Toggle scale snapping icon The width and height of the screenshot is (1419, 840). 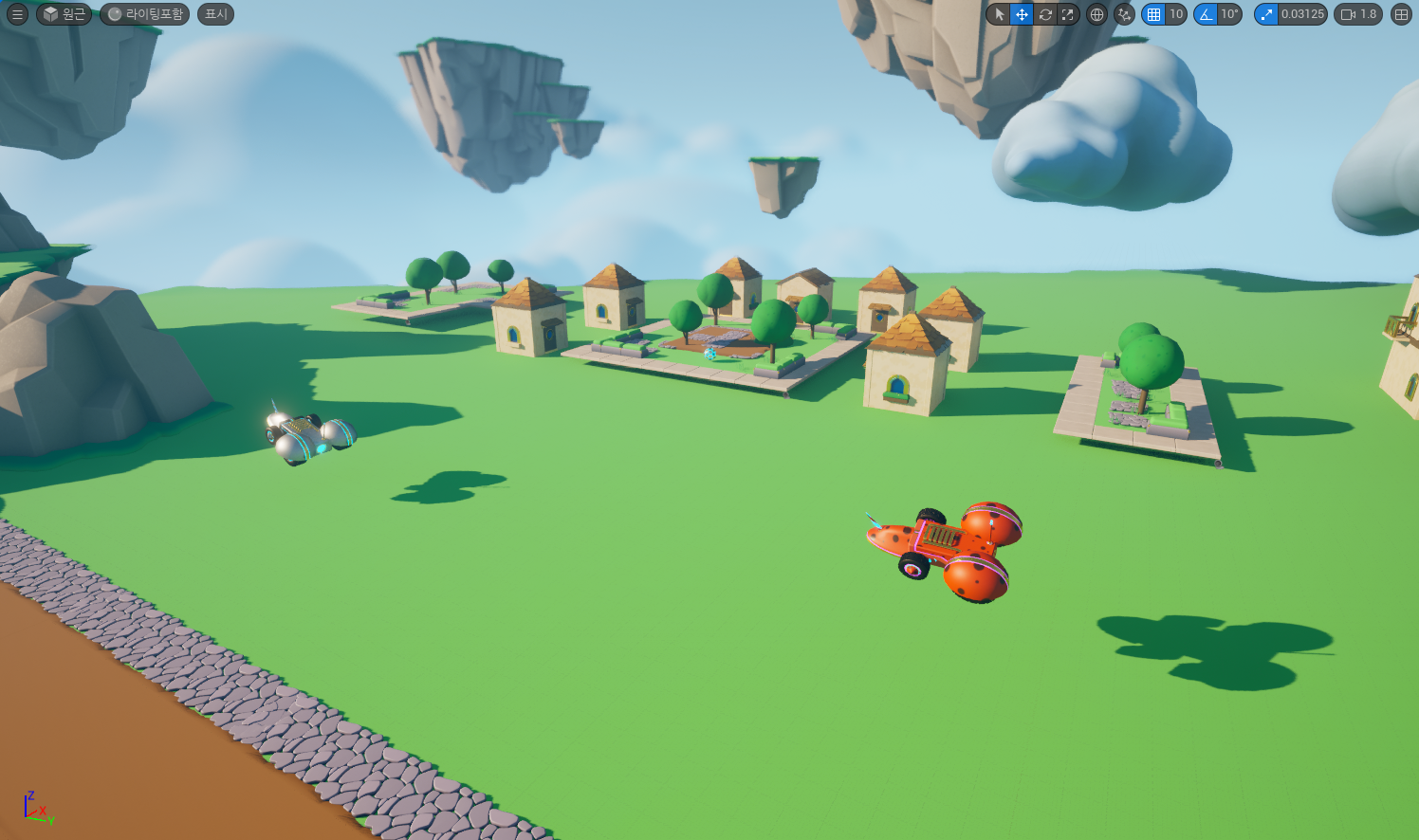[x=1266, y=14]
